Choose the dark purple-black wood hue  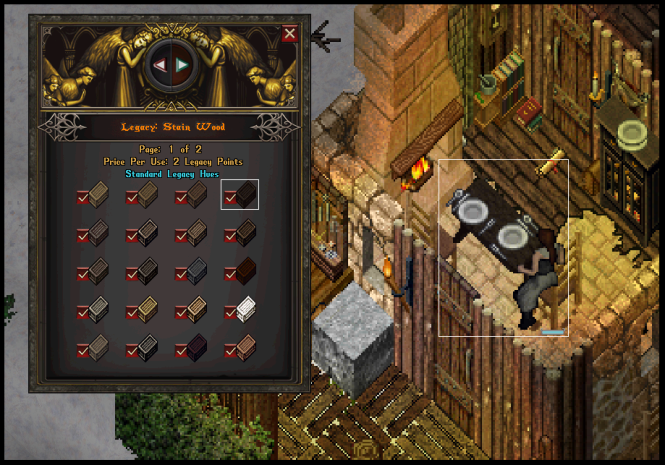tap(197, 347)
